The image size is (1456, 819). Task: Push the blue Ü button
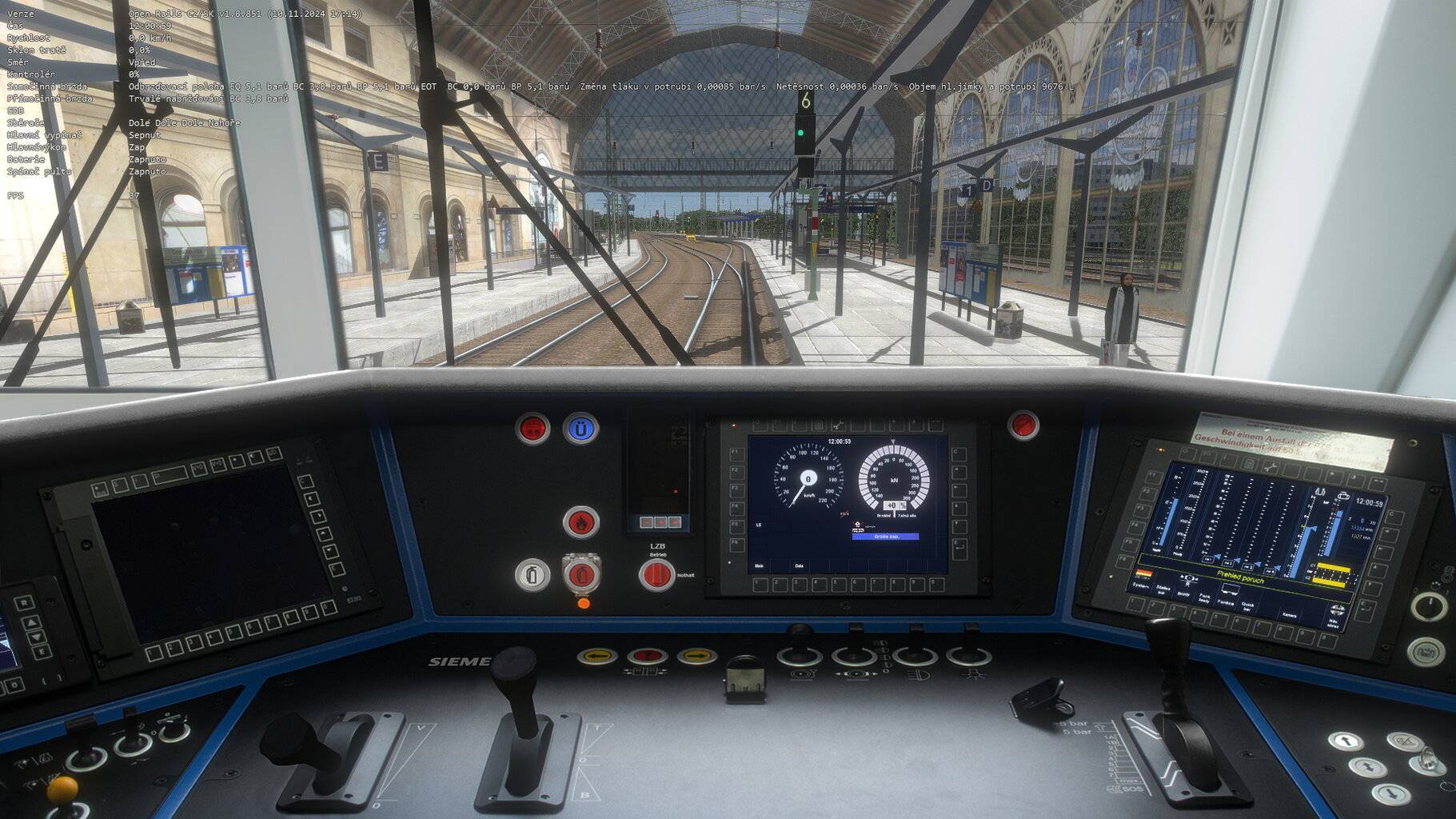click(580, 429)
